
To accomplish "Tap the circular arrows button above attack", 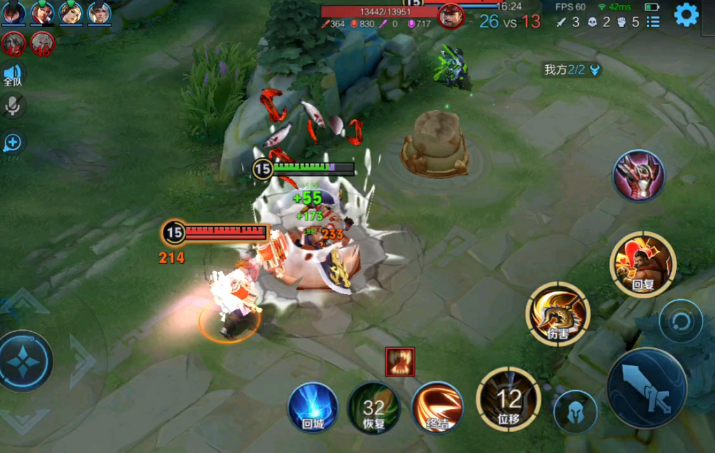I will pos(681,321).
